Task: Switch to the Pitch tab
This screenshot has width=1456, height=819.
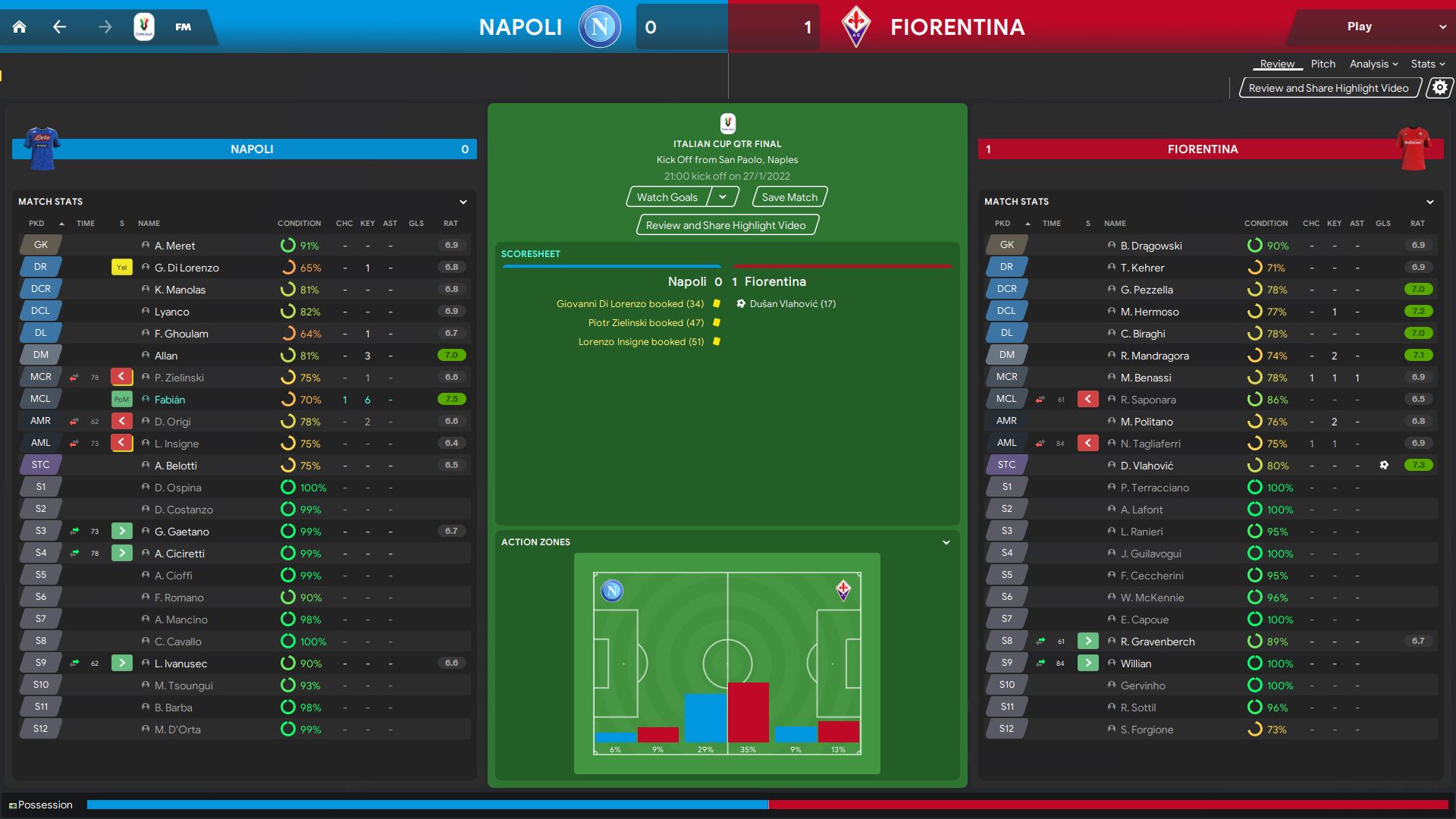Action: point(1323,64)
